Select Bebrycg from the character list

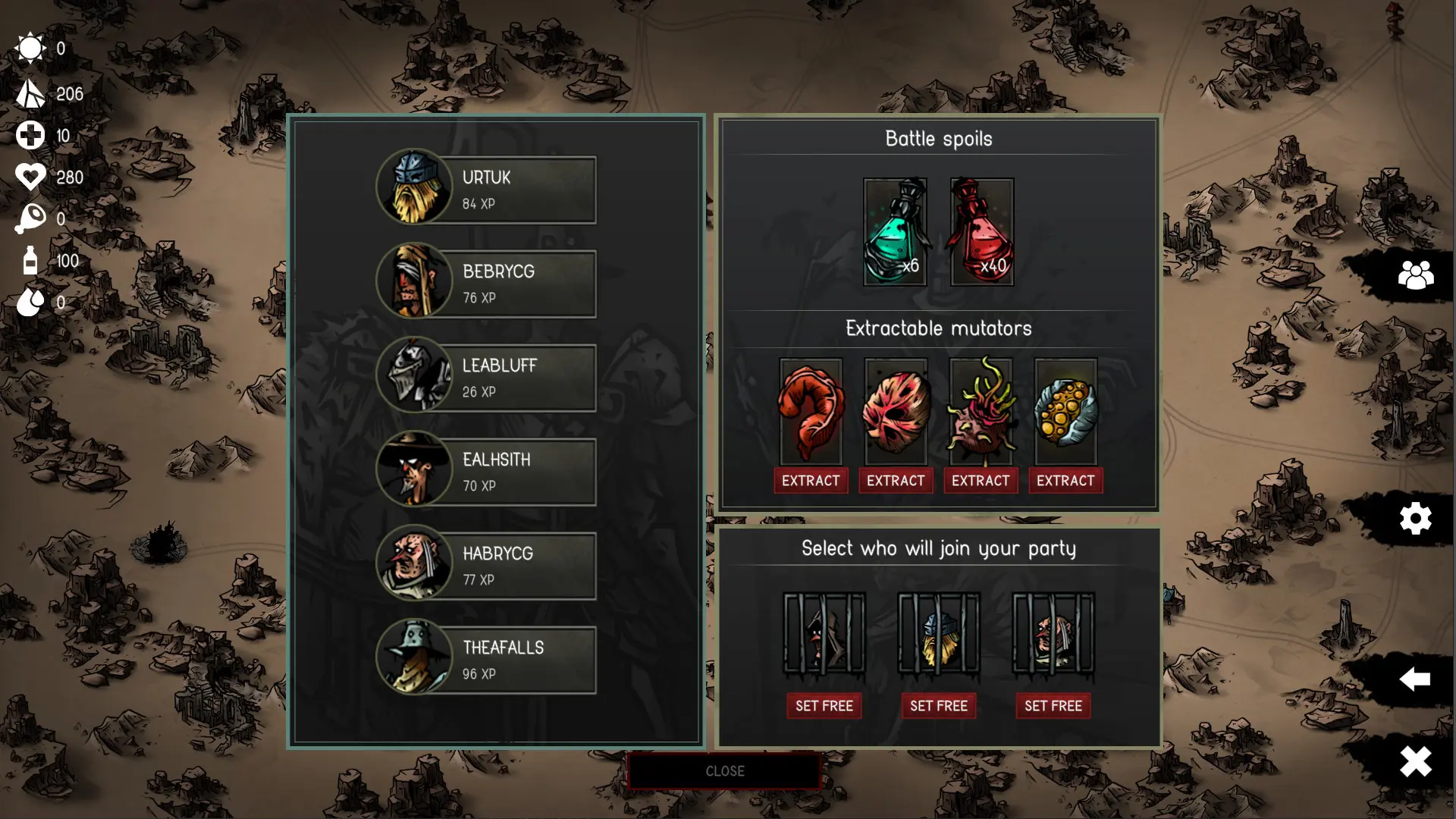point(414,283)
